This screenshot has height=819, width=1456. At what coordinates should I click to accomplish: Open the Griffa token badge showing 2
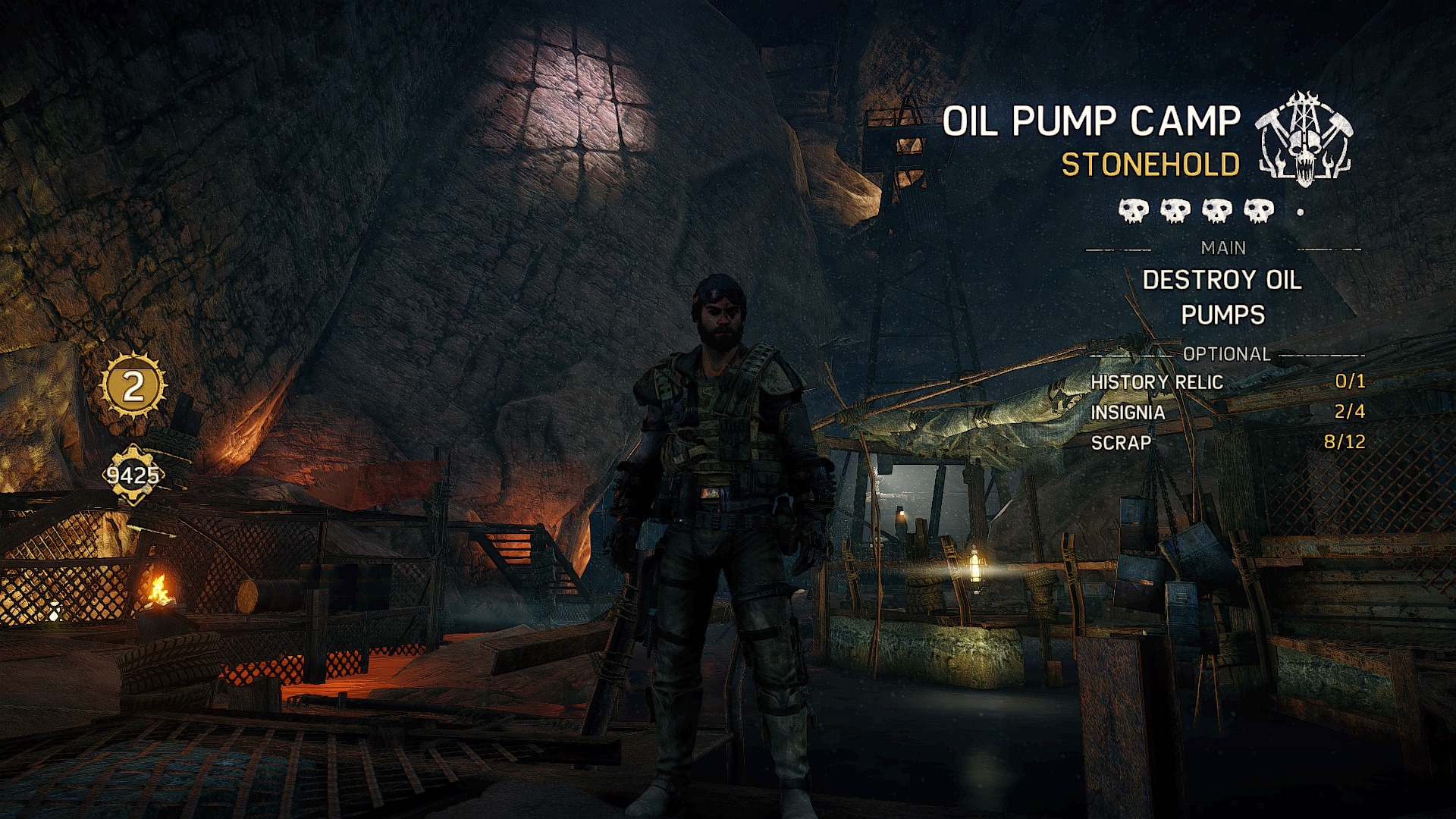coord(133,387)
